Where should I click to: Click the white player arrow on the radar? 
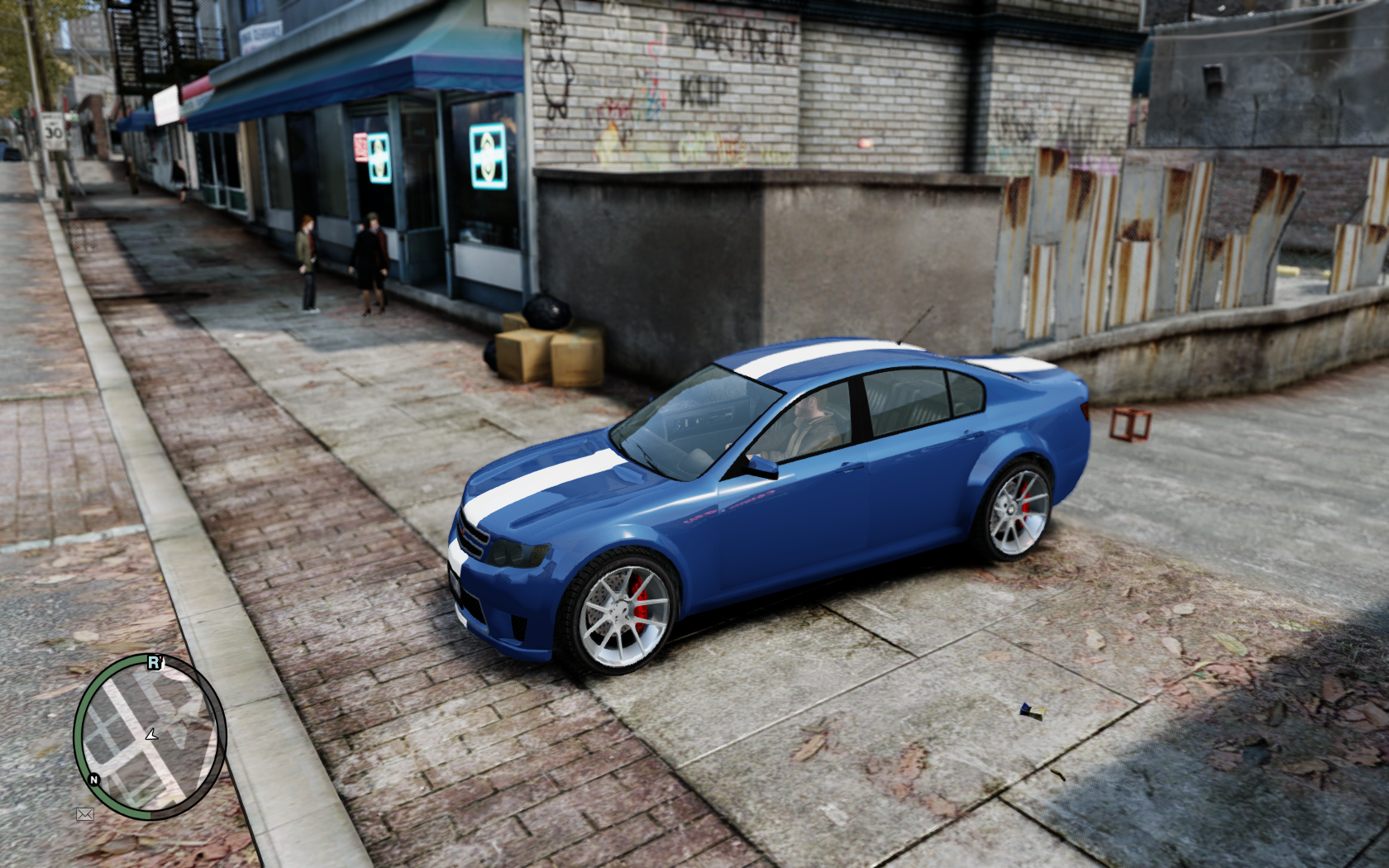(151, 733)
